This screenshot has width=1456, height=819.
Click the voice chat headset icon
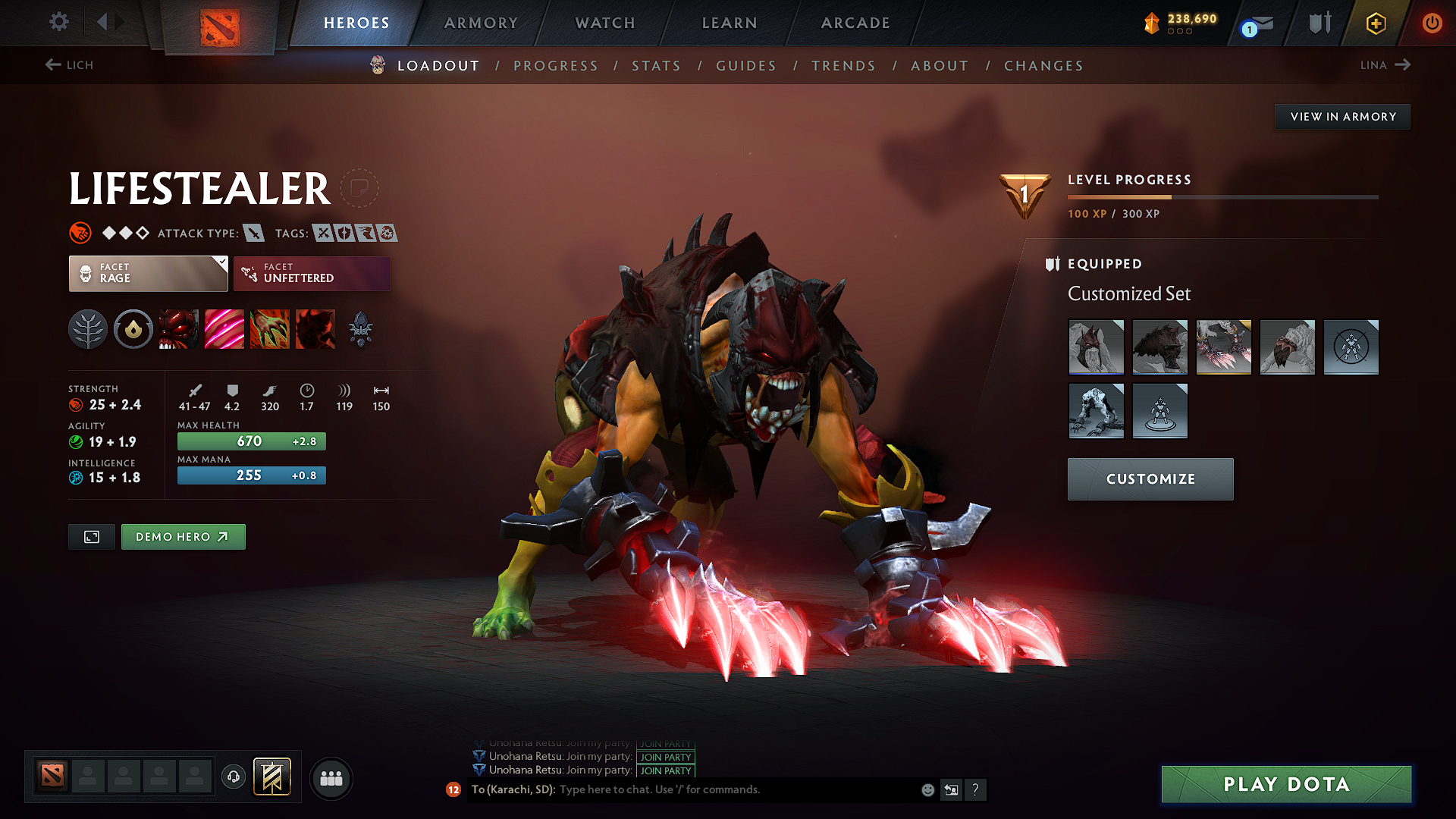tap(234, 777)
